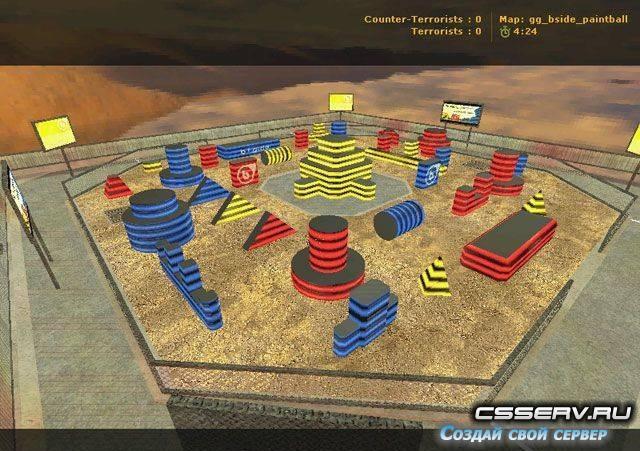Click the CSSERV.RU watermark logo
This screenshot has height=451, width=640.
553,414
